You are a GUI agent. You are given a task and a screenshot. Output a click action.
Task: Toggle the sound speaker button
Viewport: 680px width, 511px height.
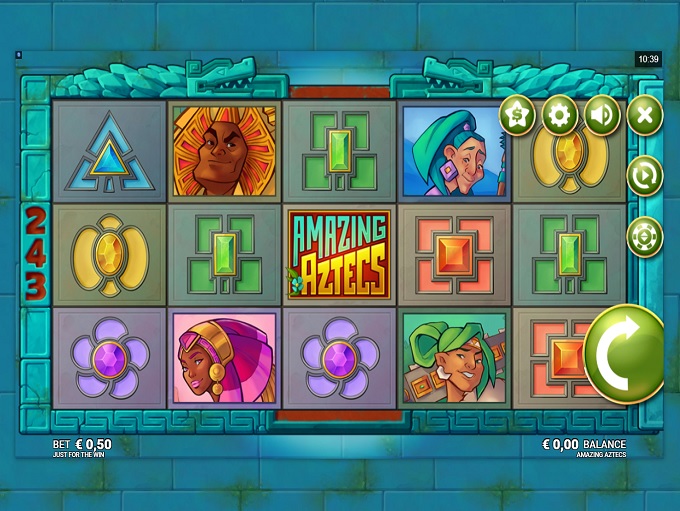click(x=602, y=116)
